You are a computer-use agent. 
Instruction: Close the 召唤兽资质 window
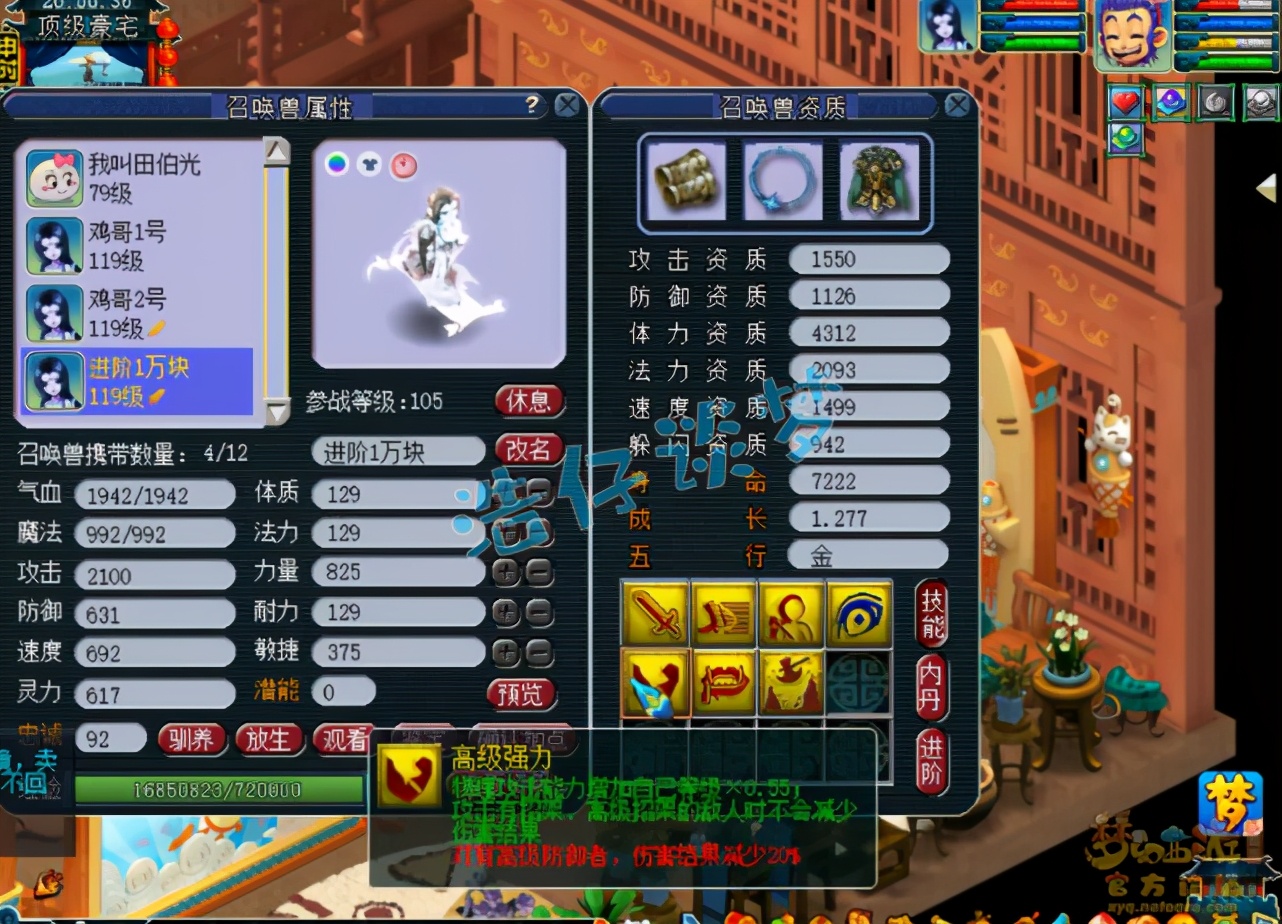click(x=957, y=105)
